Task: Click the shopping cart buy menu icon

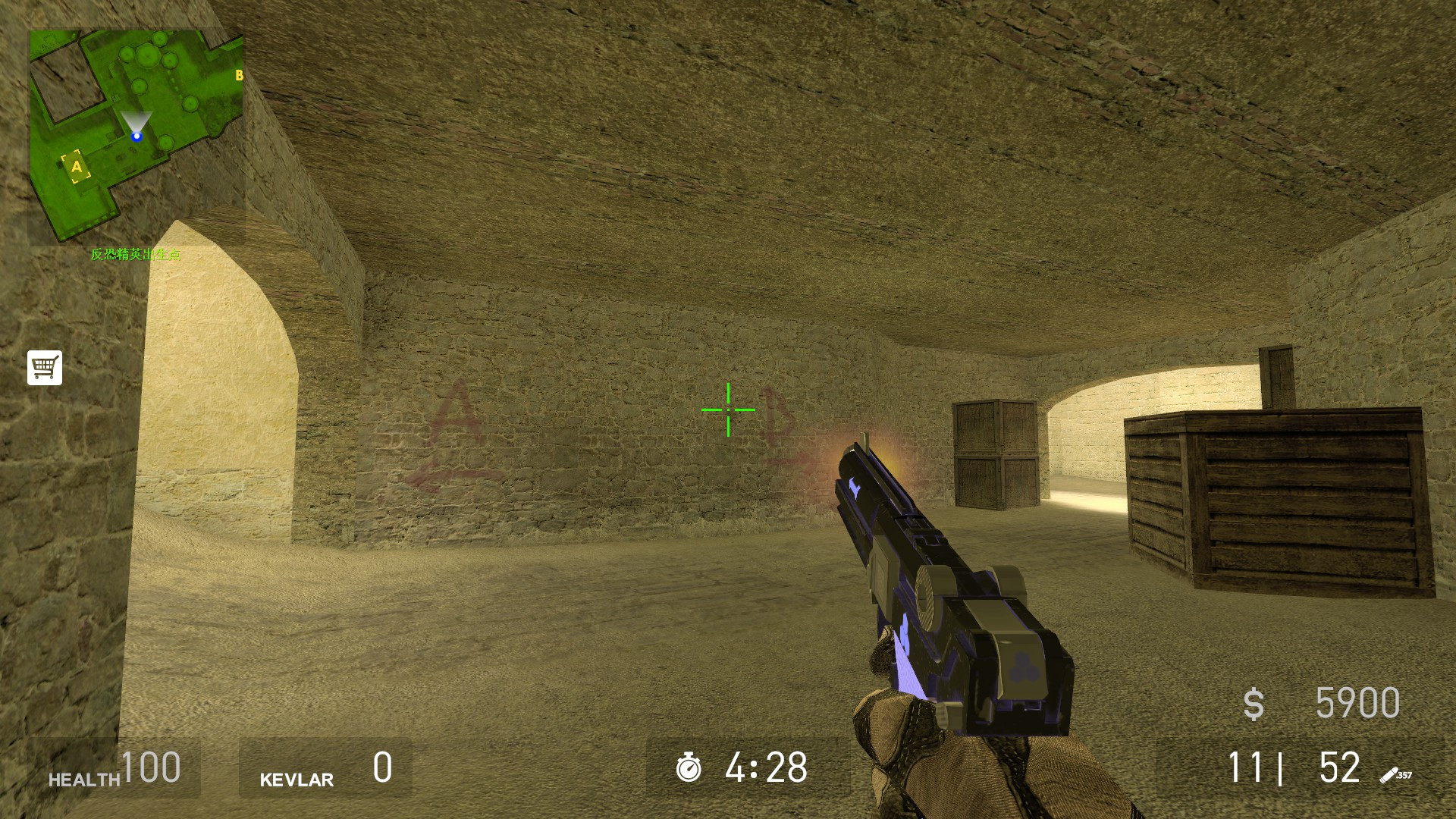Action: (43, 367)
